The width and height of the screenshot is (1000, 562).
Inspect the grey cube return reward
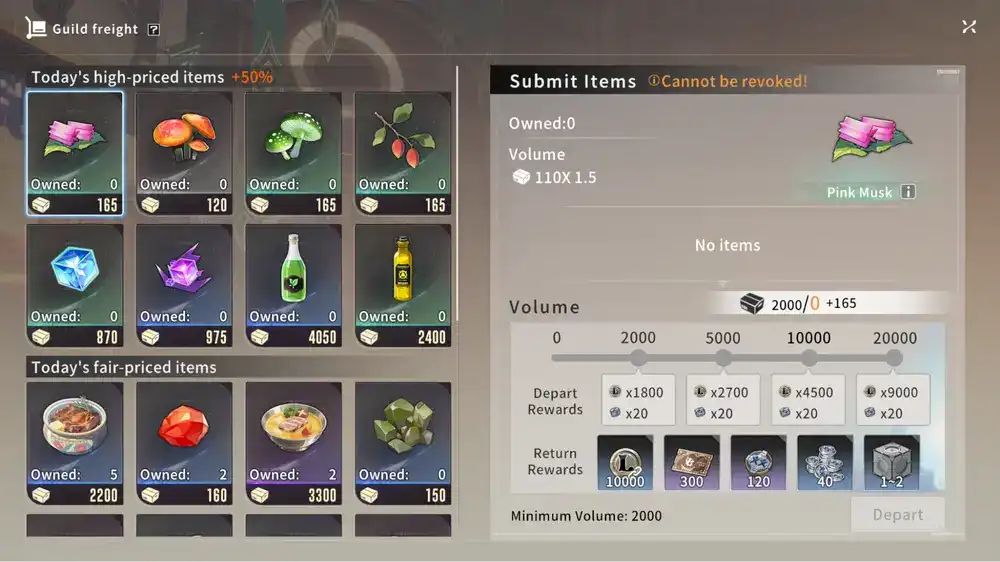click(891, 462)
